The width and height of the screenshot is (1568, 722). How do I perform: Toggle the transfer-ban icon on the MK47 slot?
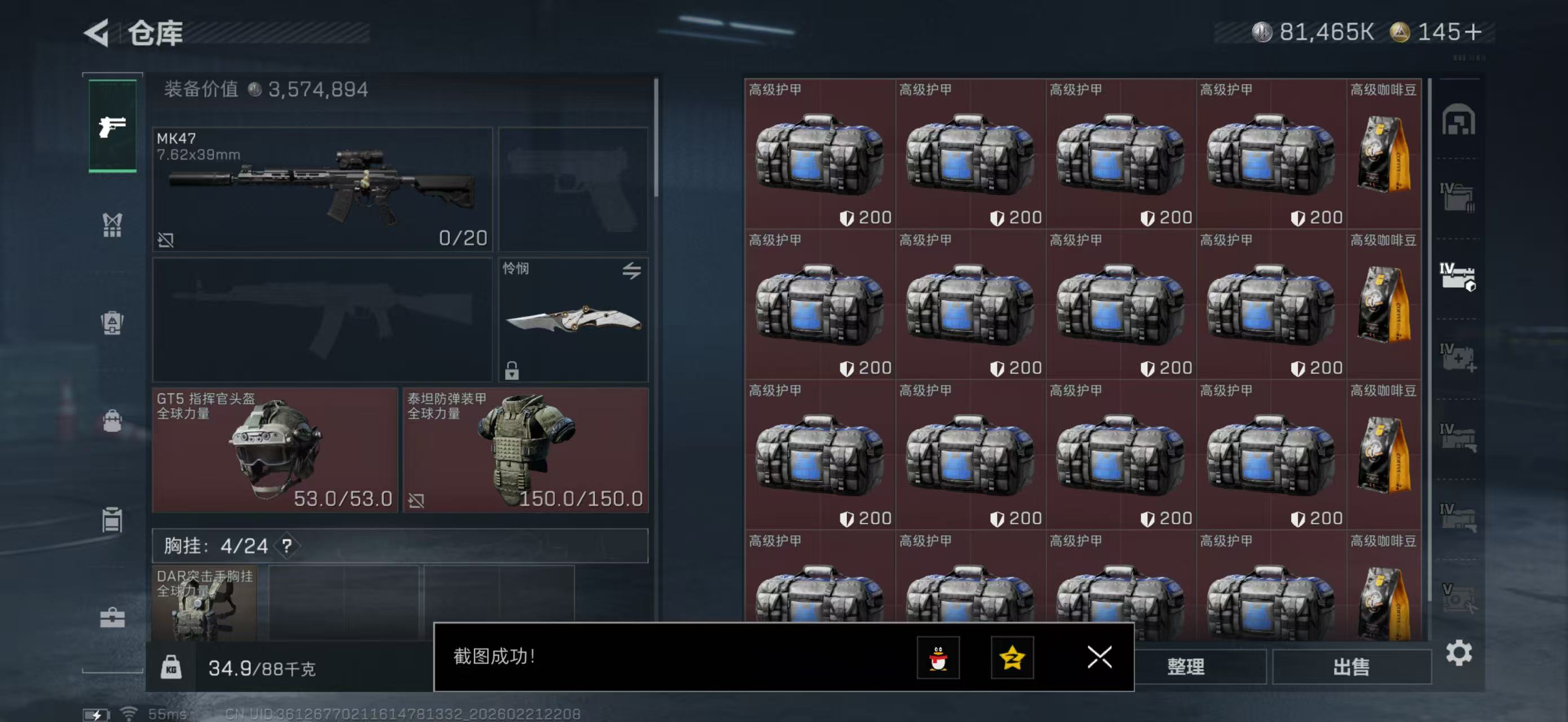[x=166, y=240]
